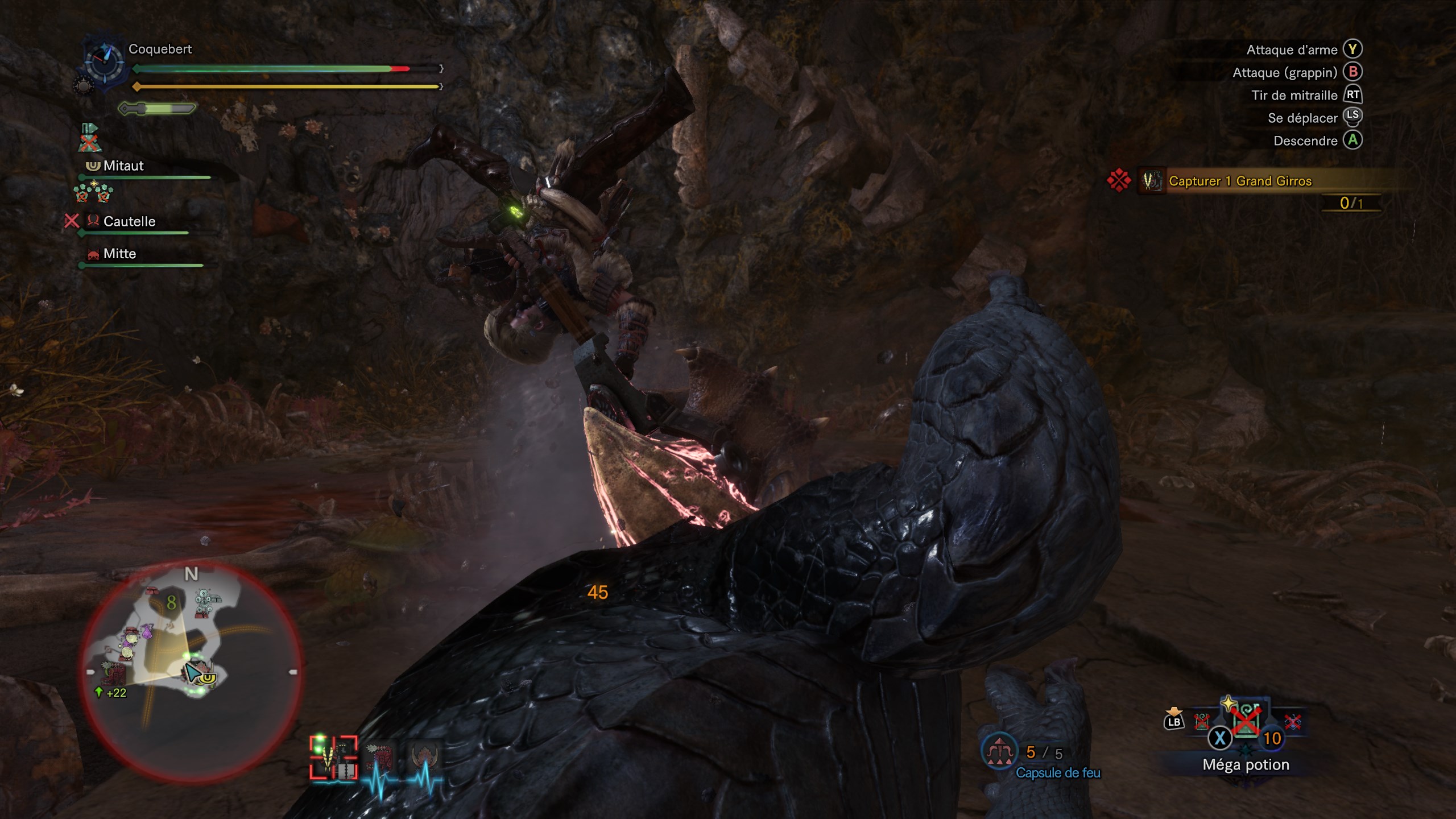This screenshot has height=819, width=1456.
Task: Select party member Mitaut
Action: point(123,166)
